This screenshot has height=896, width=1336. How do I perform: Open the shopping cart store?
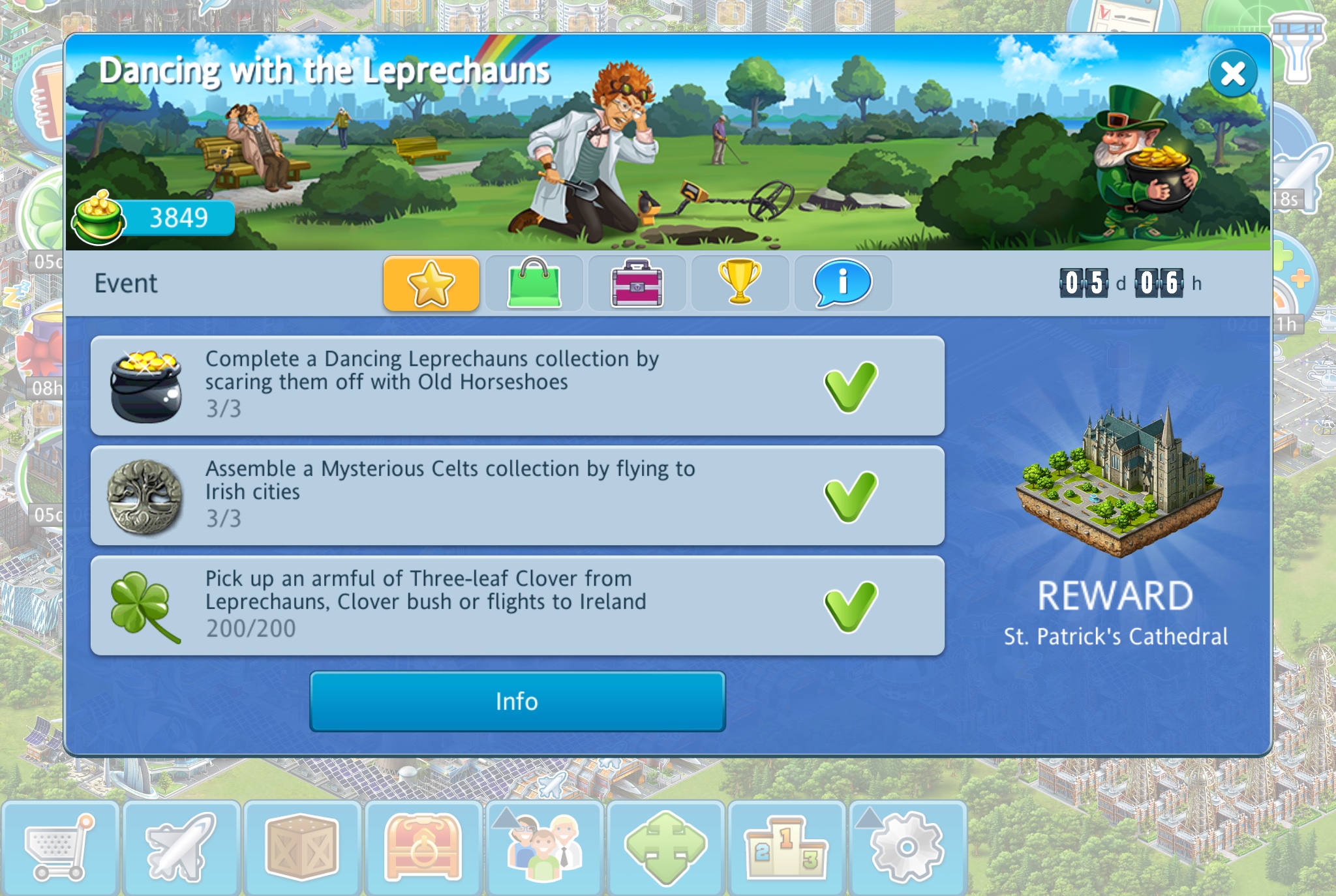(59, 848)
